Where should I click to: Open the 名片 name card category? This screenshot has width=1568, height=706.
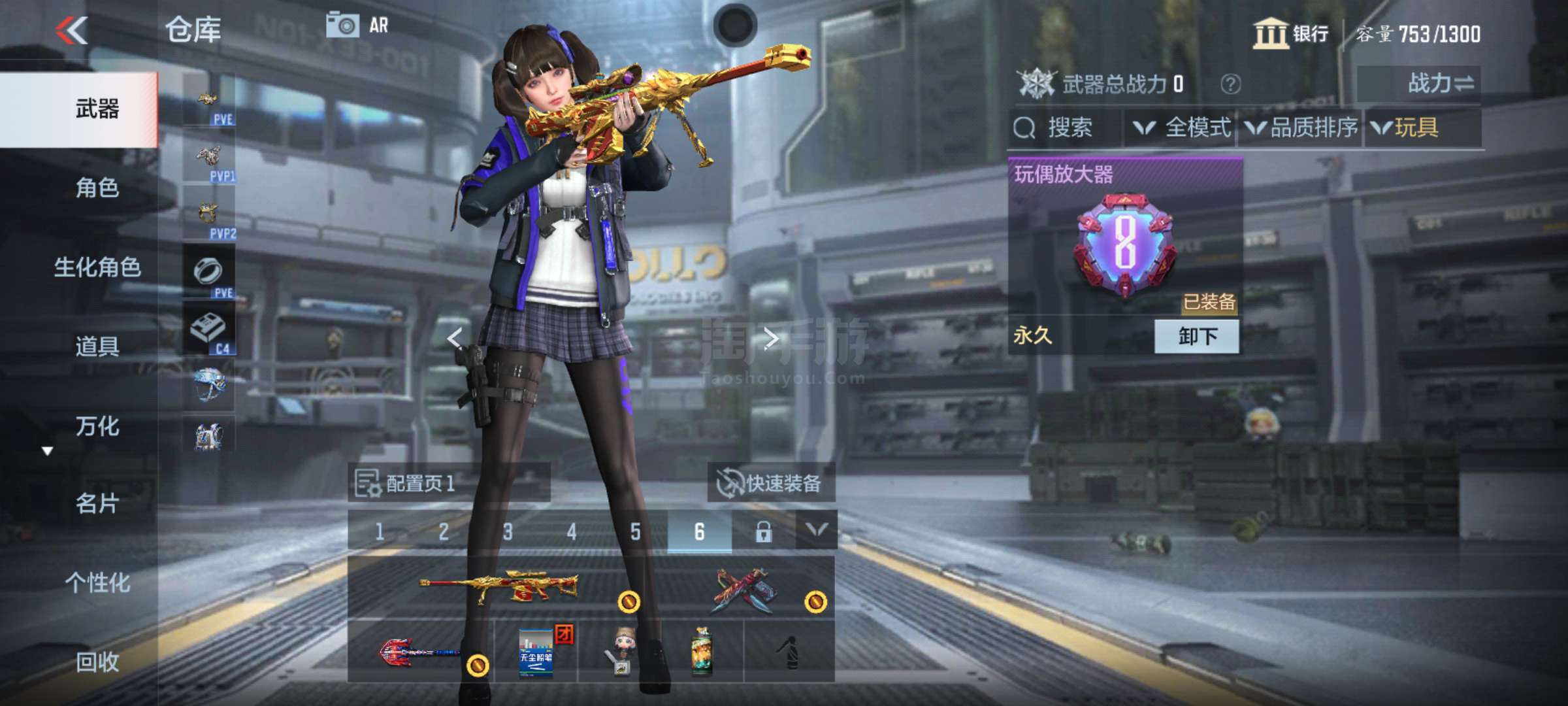[x=97, y=504]
